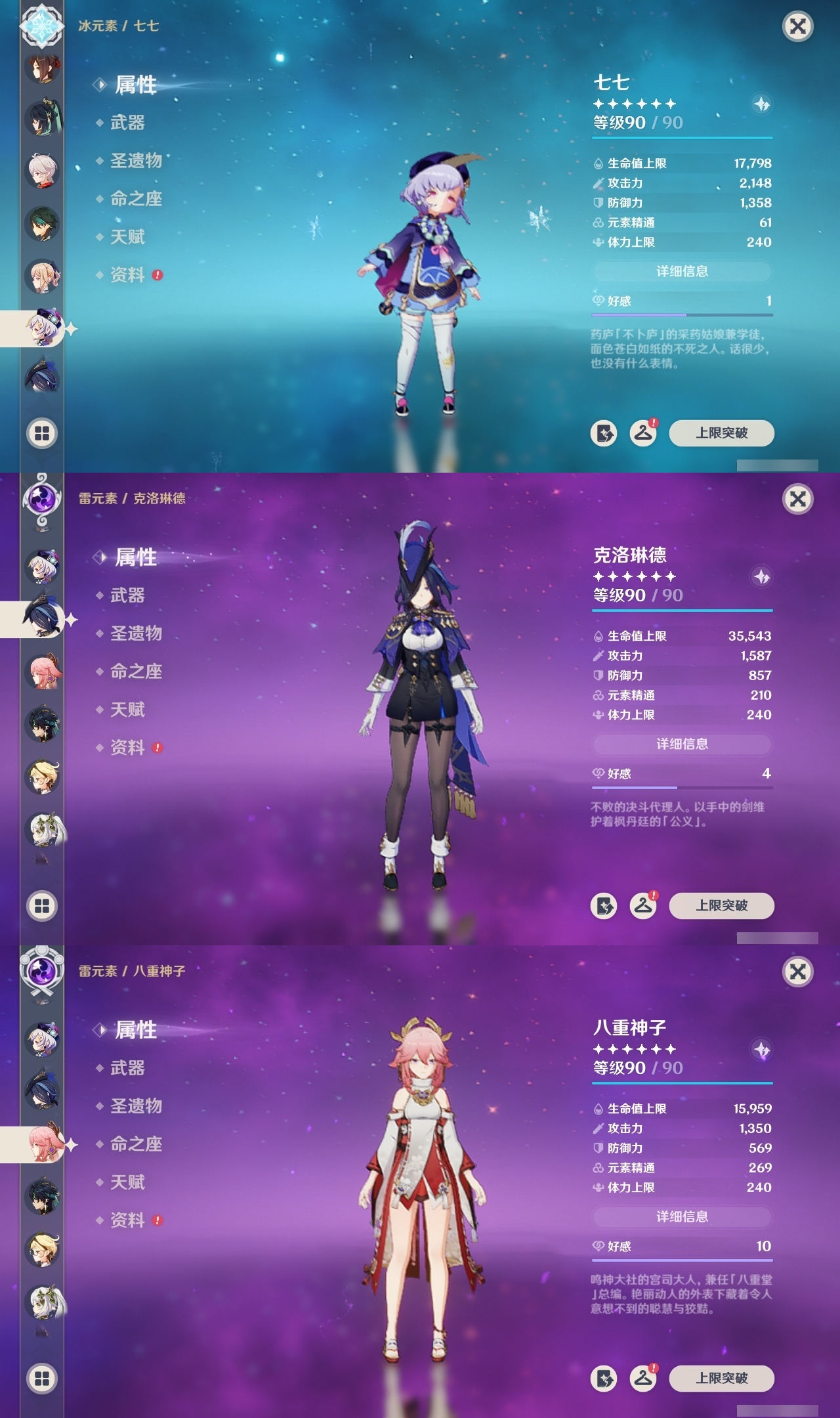Click the 详细信息 button for Clorinde
This screenshot has height=1418, width=840.
(x=682, y=744)
